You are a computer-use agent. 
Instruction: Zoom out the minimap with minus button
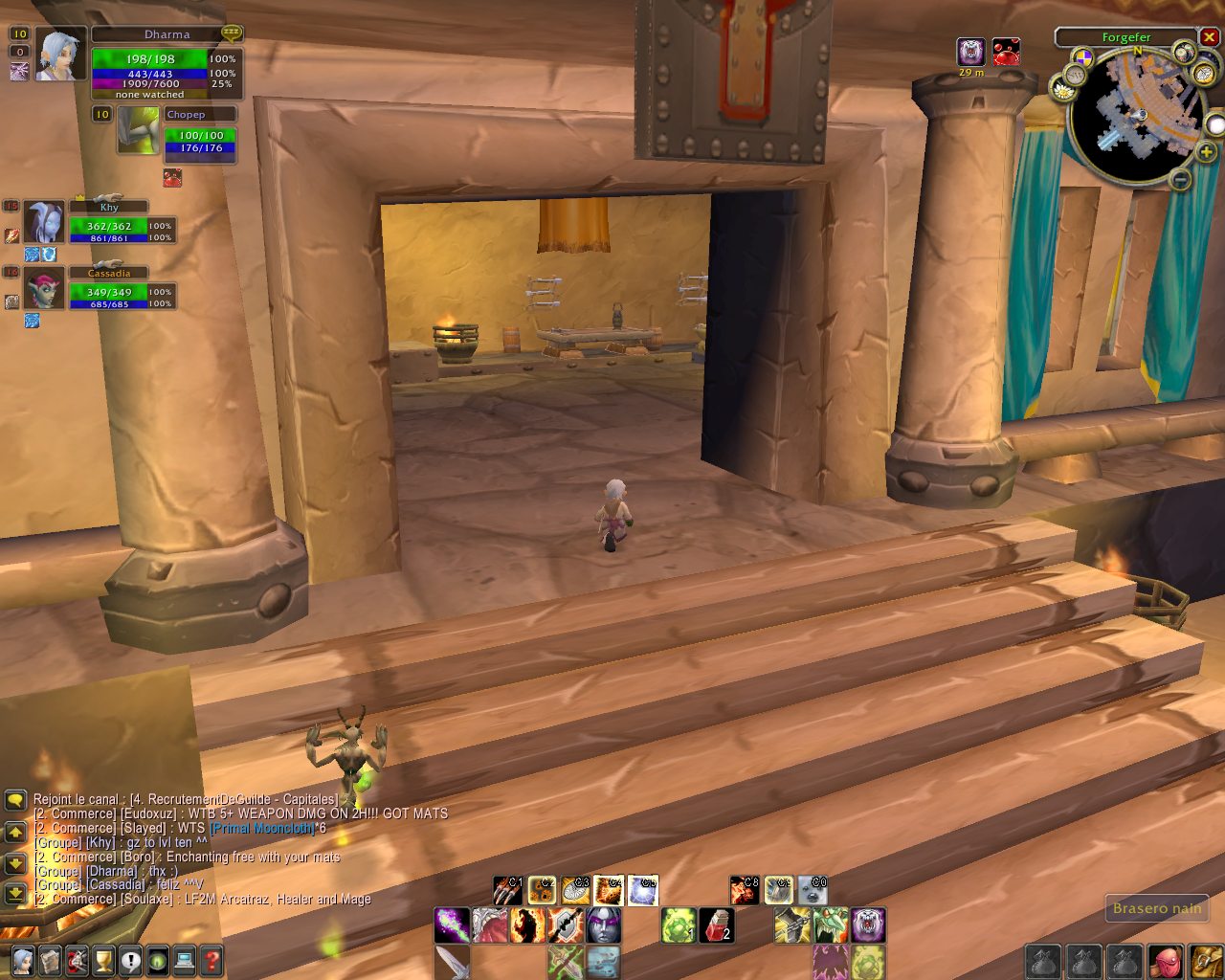pyautogui.click(x=1180, y=179)
